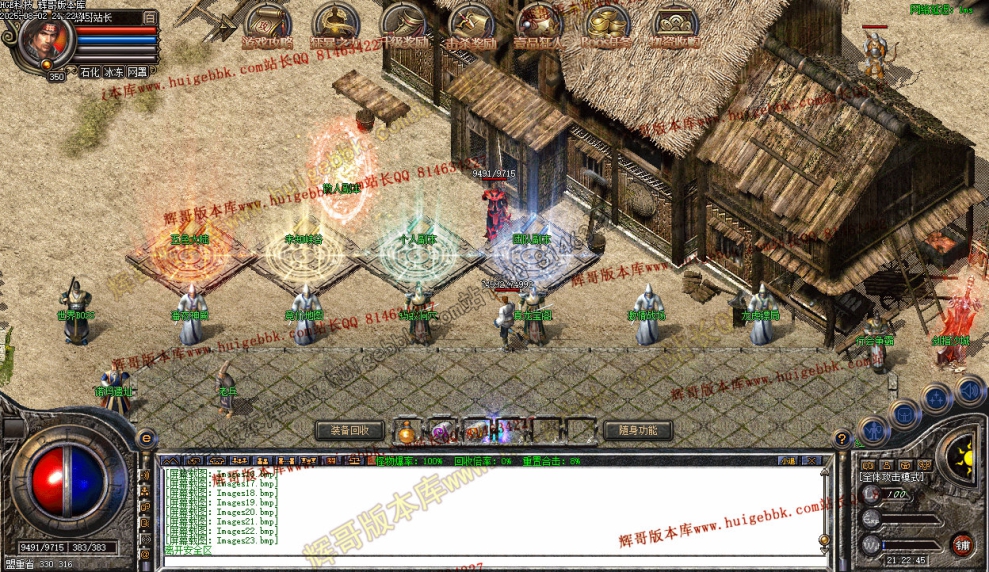The height and width of the screenshot is (572, 989).
Task: Select the 冰冻 freeze tab under portrait
Action: [114, 72]
